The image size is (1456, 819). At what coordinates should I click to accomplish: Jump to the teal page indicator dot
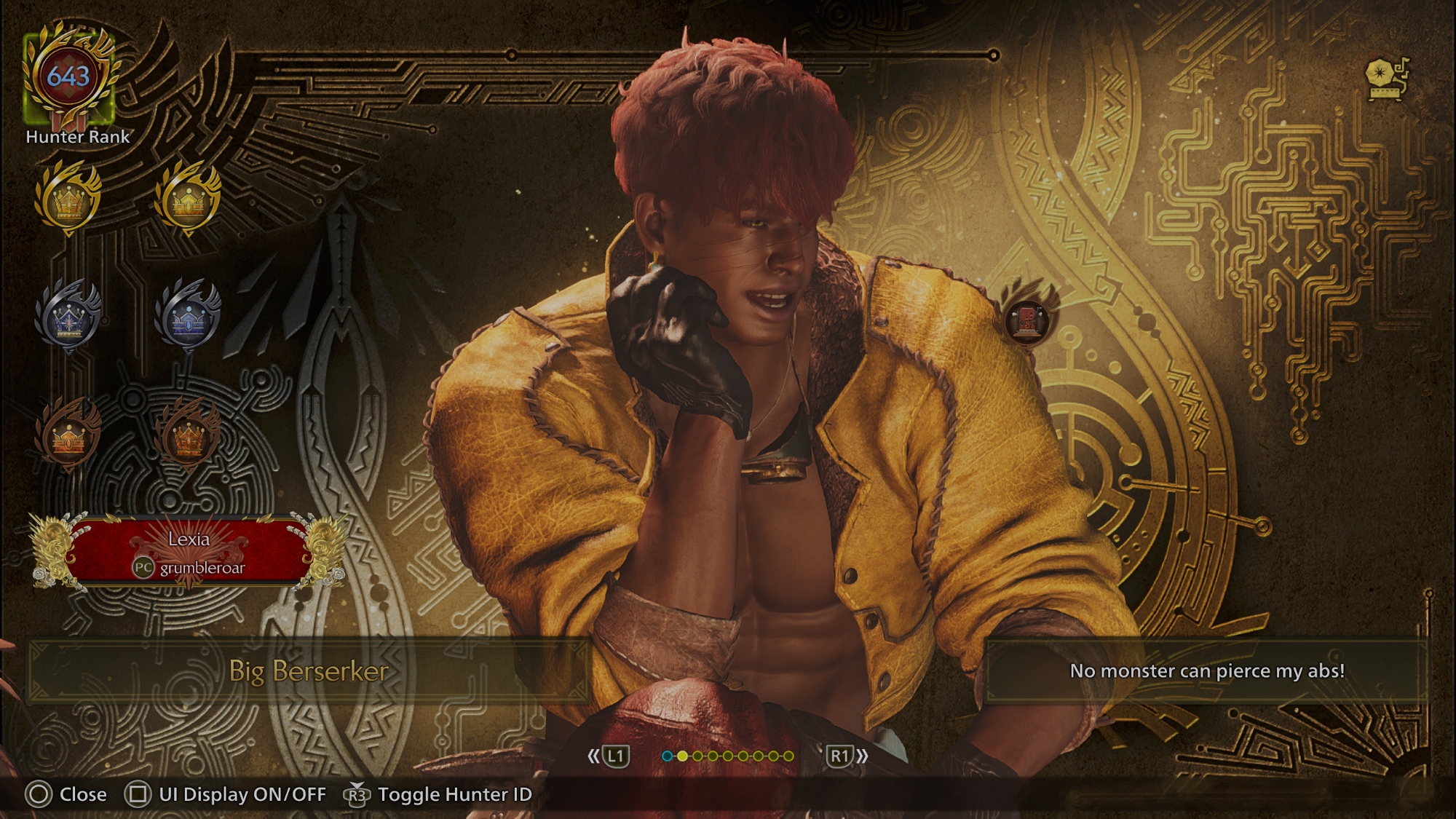667,756
